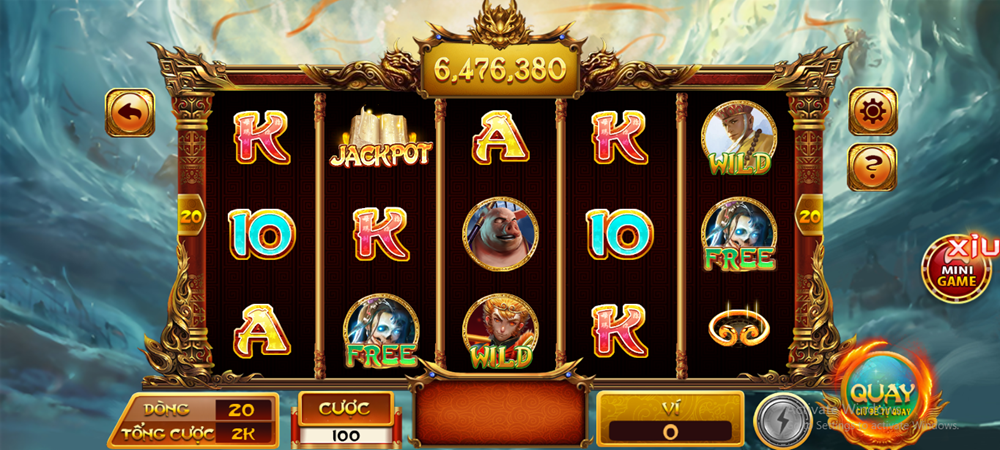Click the right 20 paylines badge
This screenshot has height=450, width=1000.
coord(809,213)
